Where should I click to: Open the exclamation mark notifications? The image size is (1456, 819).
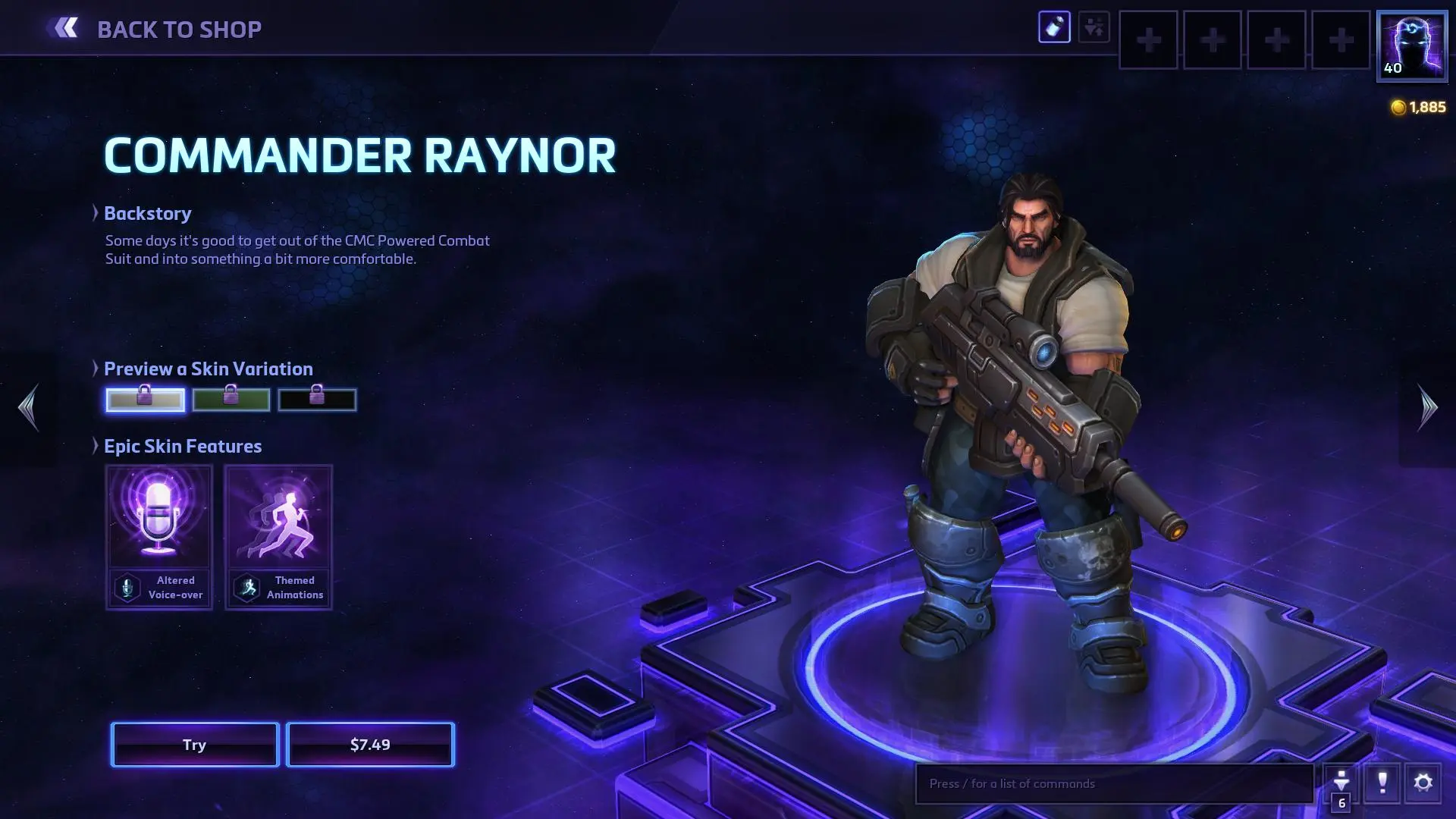click(x=1382, y=783)
